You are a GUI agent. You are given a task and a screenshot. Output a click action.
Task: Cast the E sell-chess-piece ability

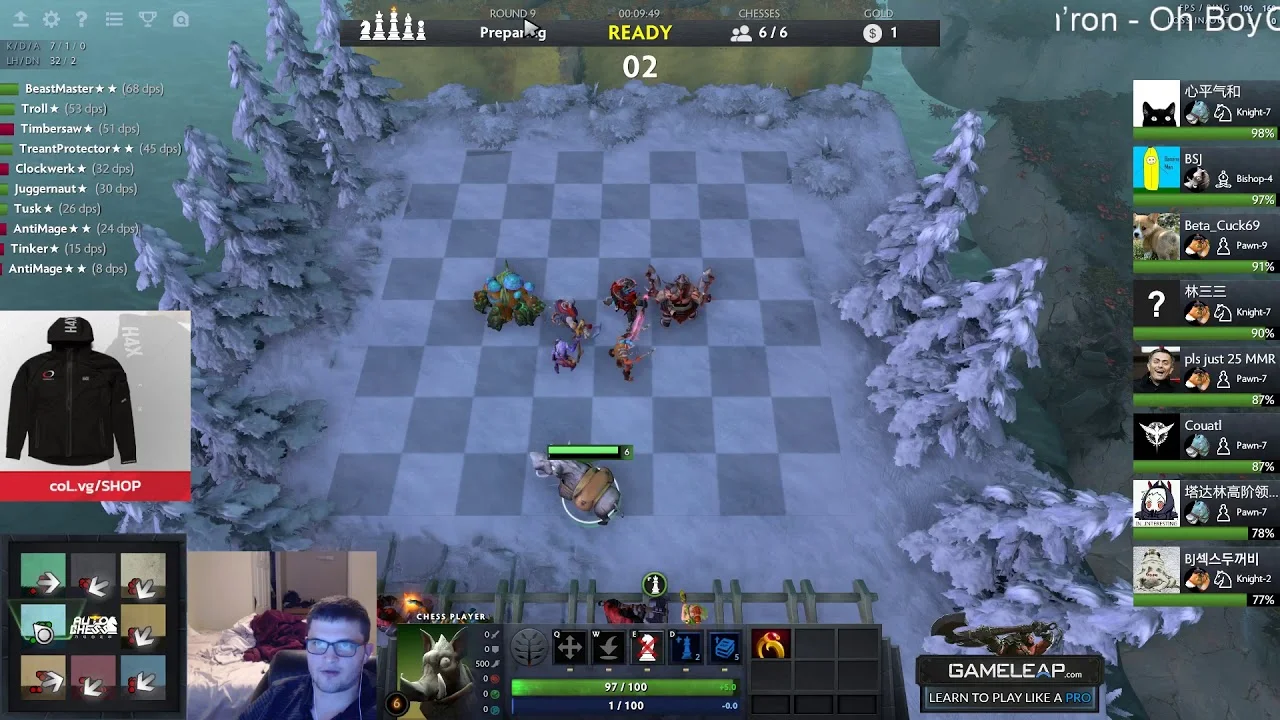point(647,645)
